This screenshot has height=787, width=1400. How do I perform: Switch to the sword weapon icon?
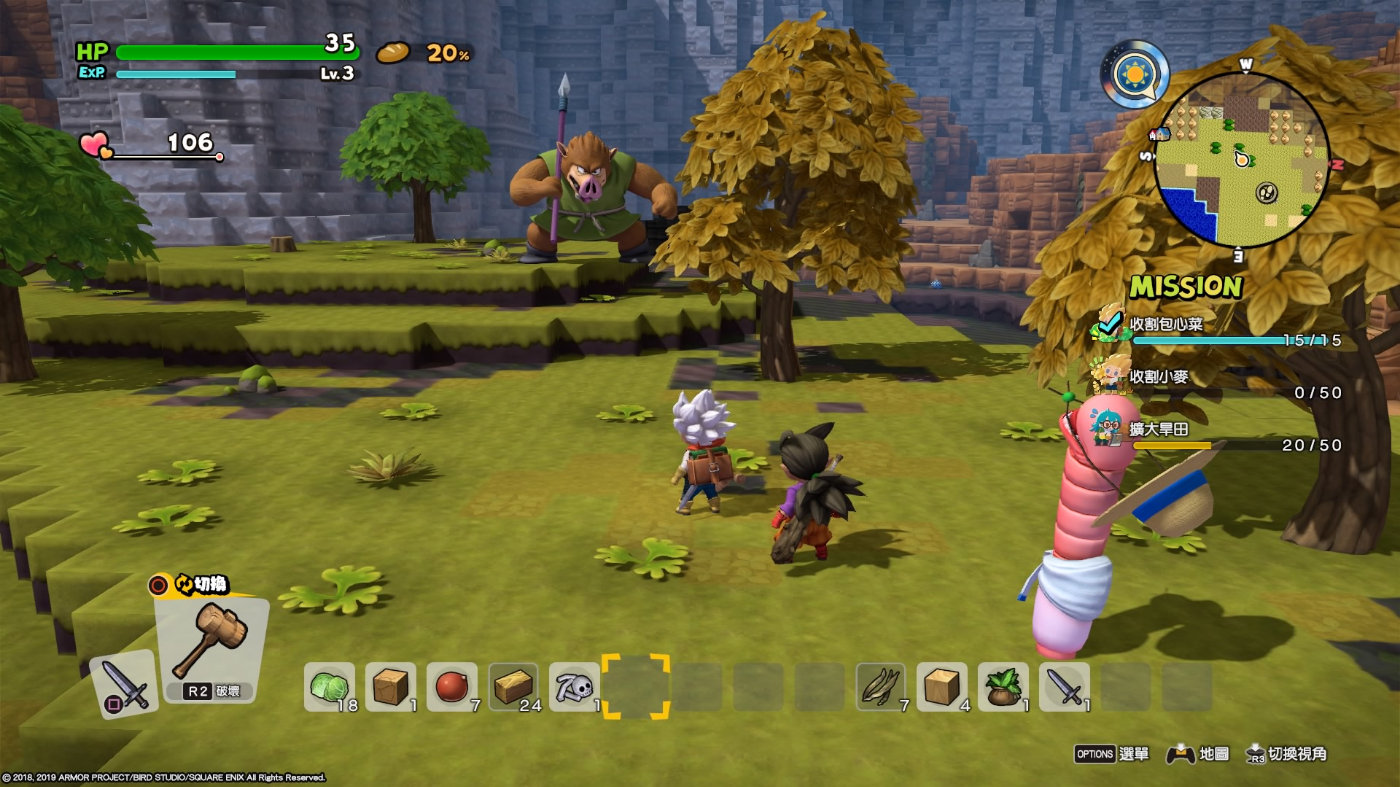click(x=124, y=684)
